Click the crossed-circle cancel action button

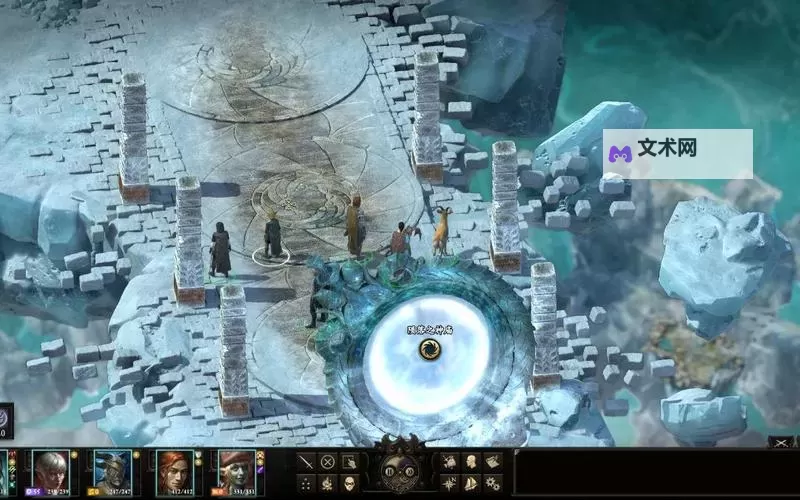[327, 462]
